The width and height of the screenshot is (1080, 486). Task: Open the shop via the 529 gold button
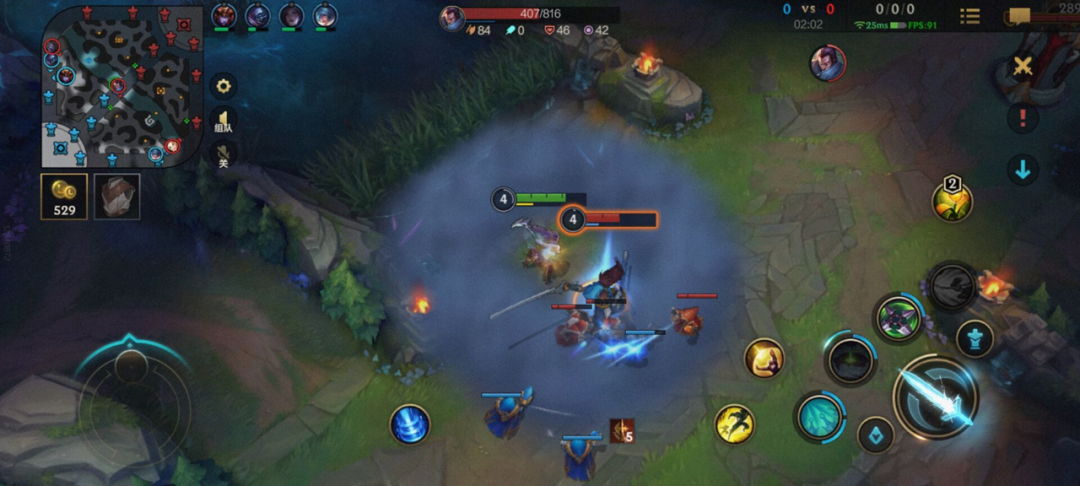64,196
